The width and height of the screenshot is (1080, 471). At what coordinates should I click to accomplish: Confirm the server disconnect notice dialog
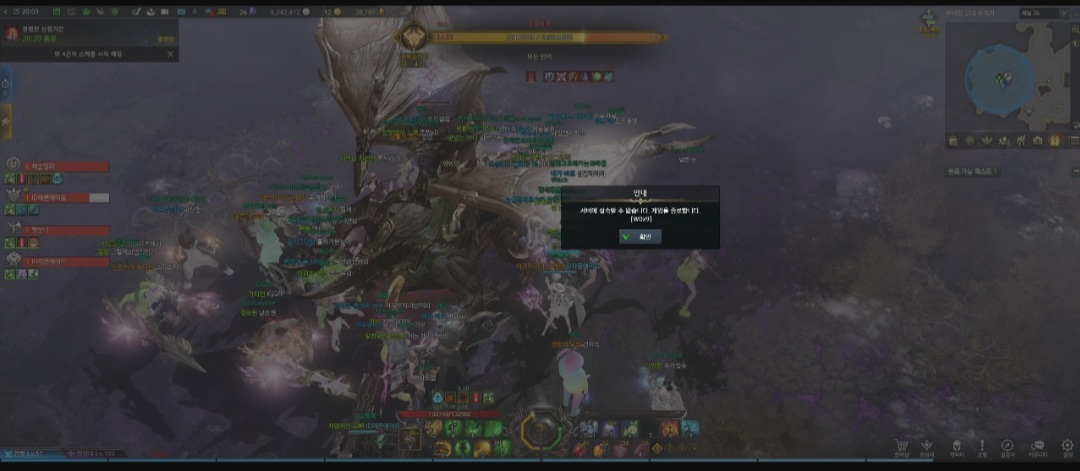point(640,236)
